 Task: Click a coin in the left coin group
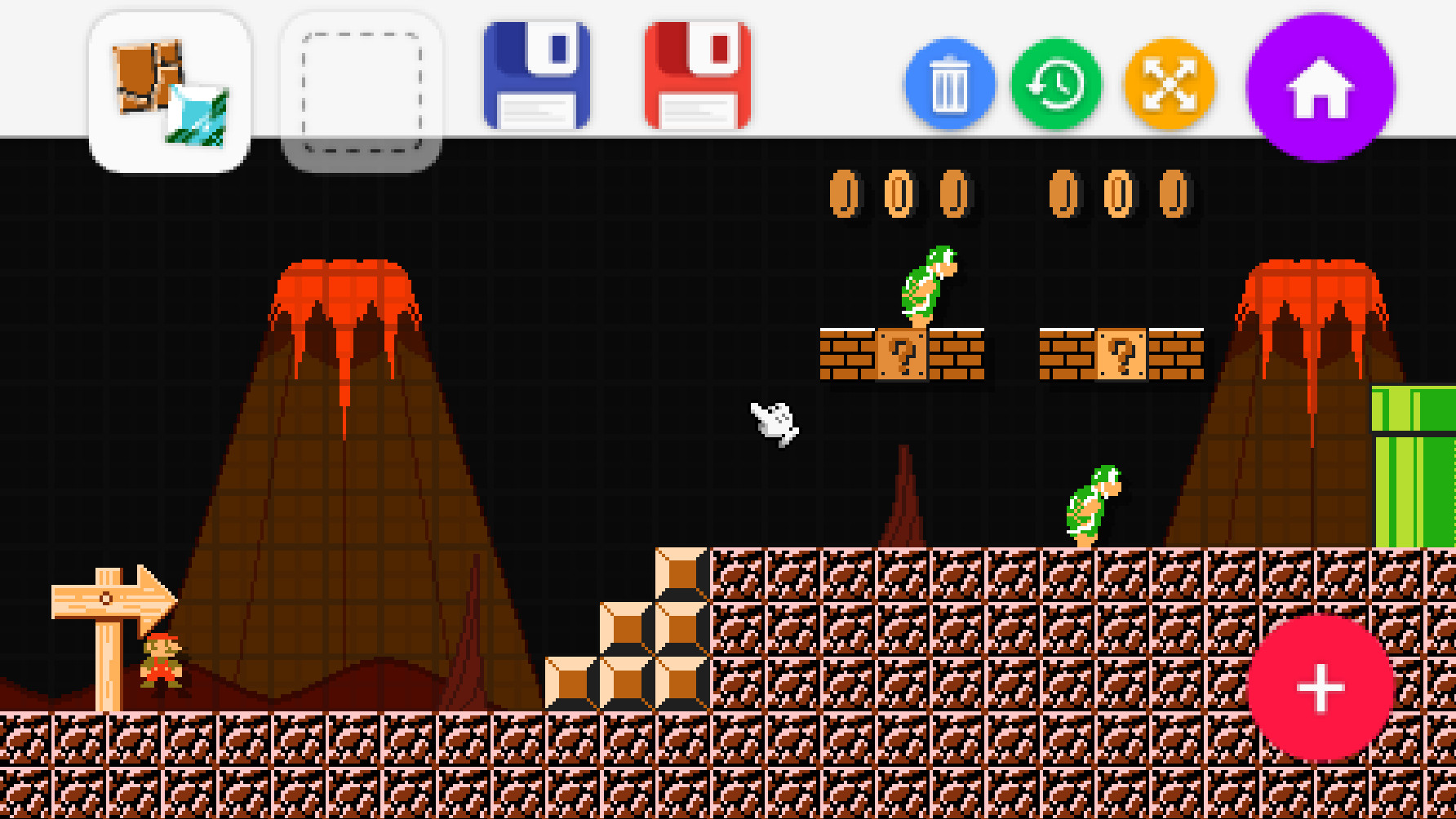coord(845,195)
